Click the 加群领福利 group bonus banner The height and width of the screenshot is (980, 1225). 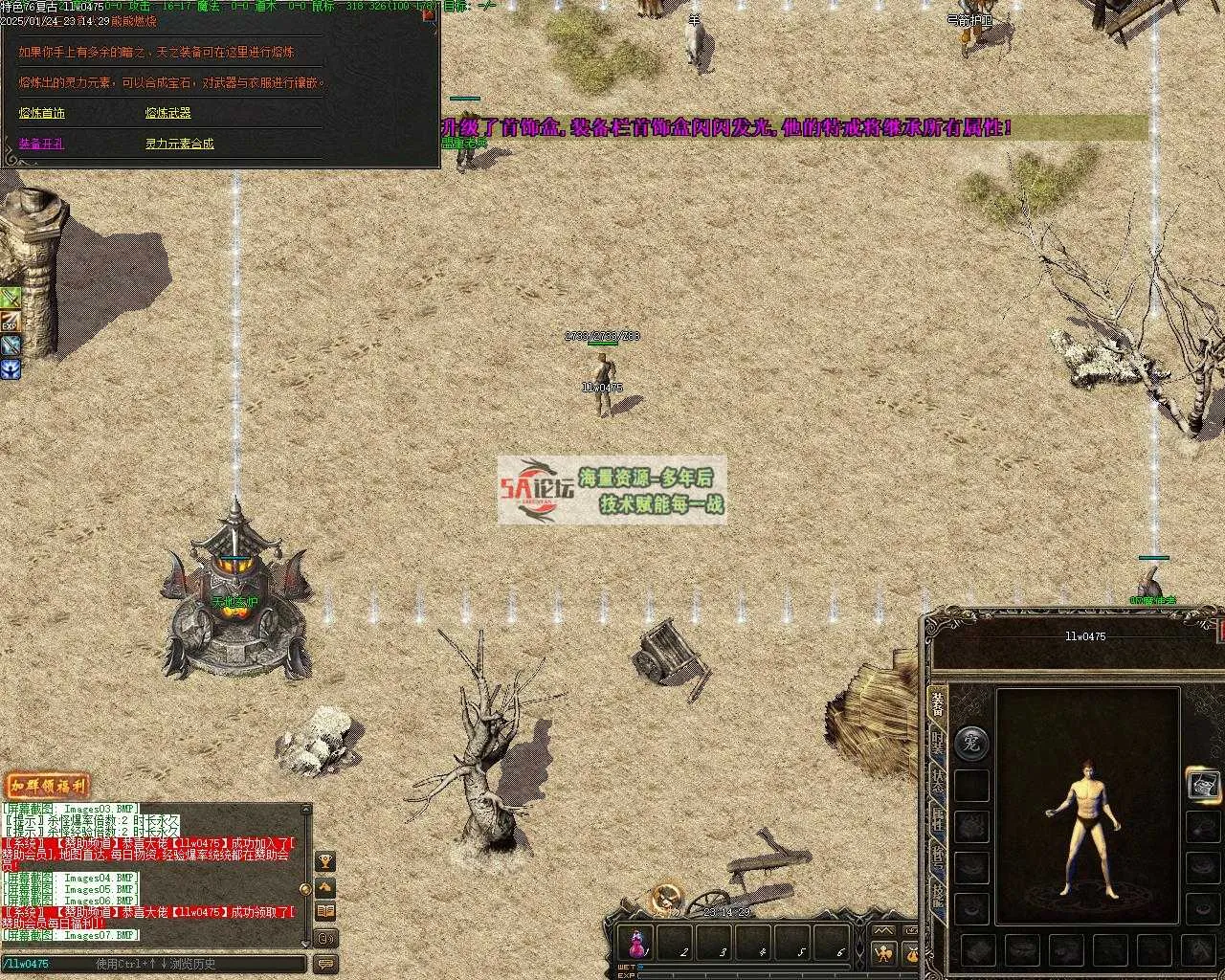click(x=47, y=787)
